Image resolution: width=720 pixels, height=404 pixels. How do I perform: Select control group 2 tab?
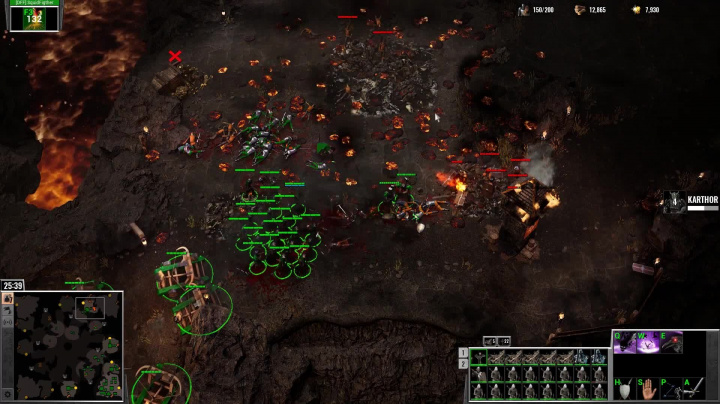(x=463, y=364)
